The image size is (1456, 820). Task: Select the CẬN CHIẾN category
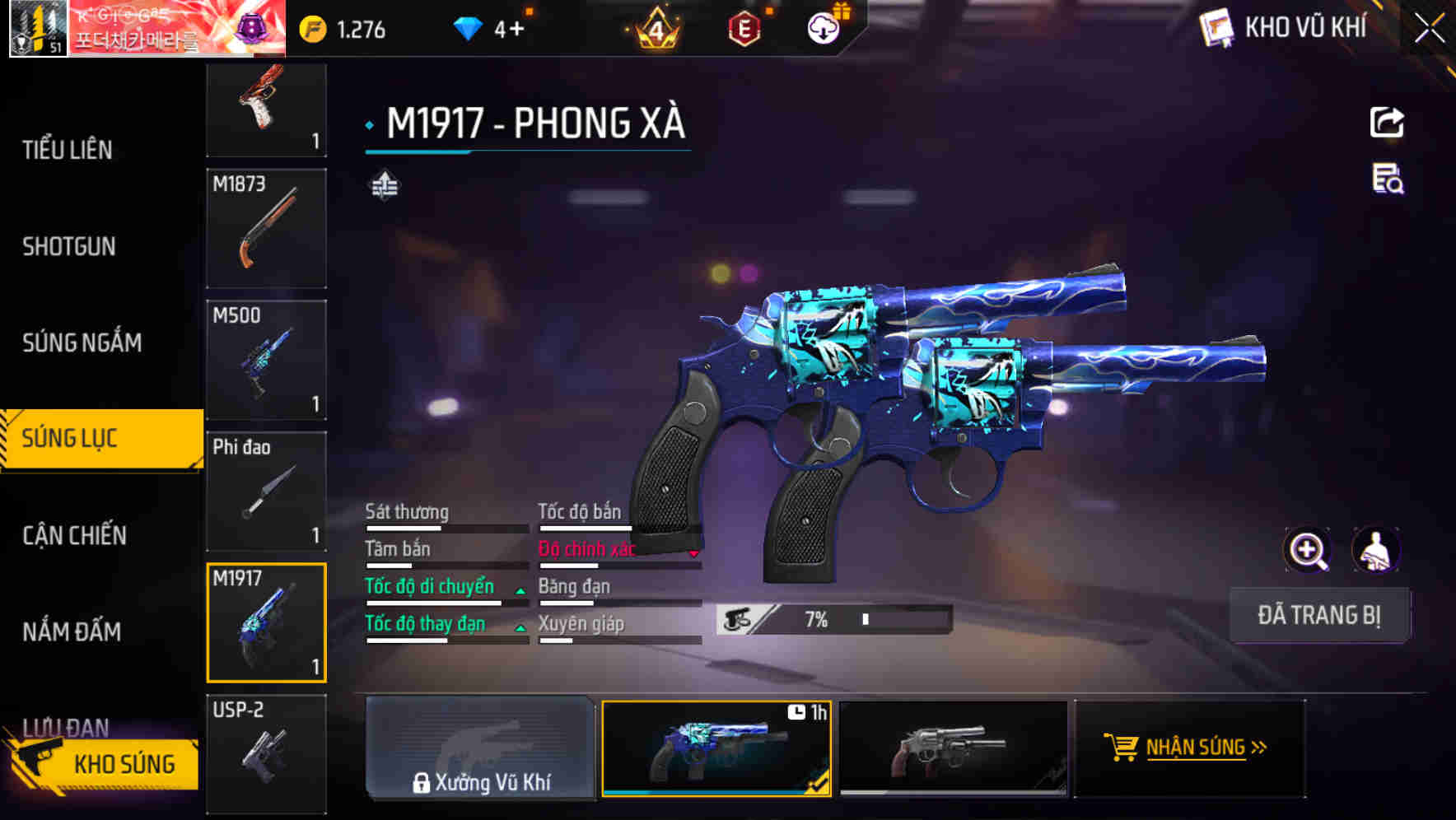tap(75, 535)
